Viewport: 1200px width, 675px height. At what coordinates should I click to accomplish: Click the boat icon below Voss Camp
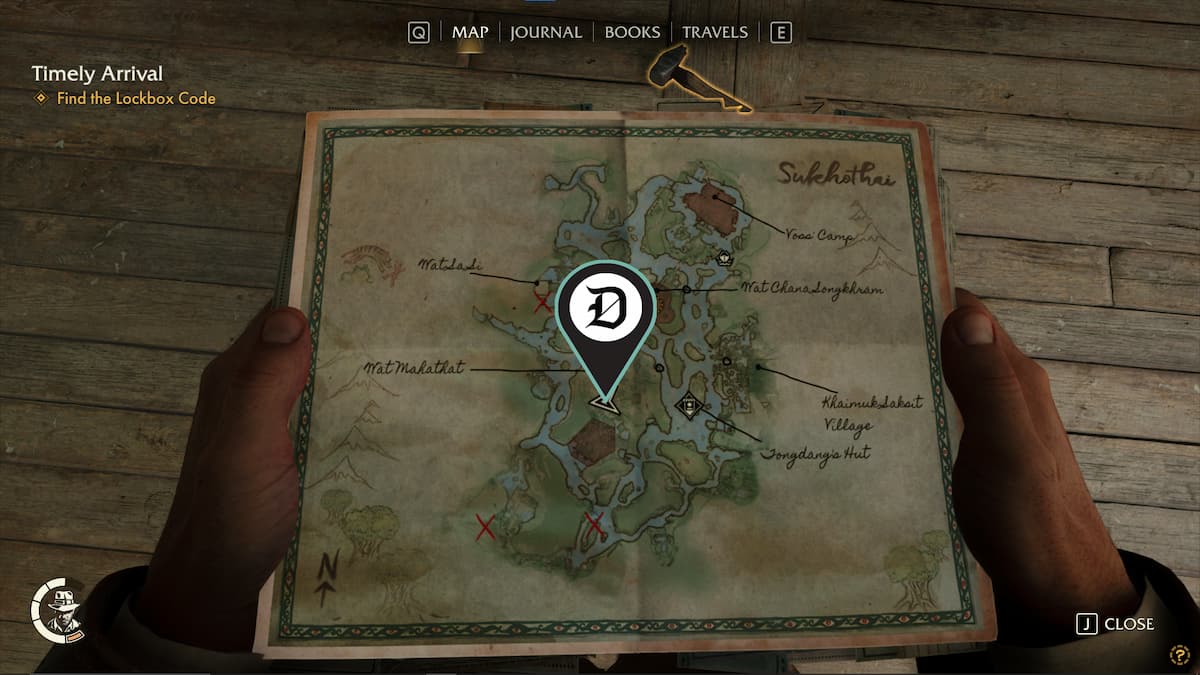click(724, 258)
